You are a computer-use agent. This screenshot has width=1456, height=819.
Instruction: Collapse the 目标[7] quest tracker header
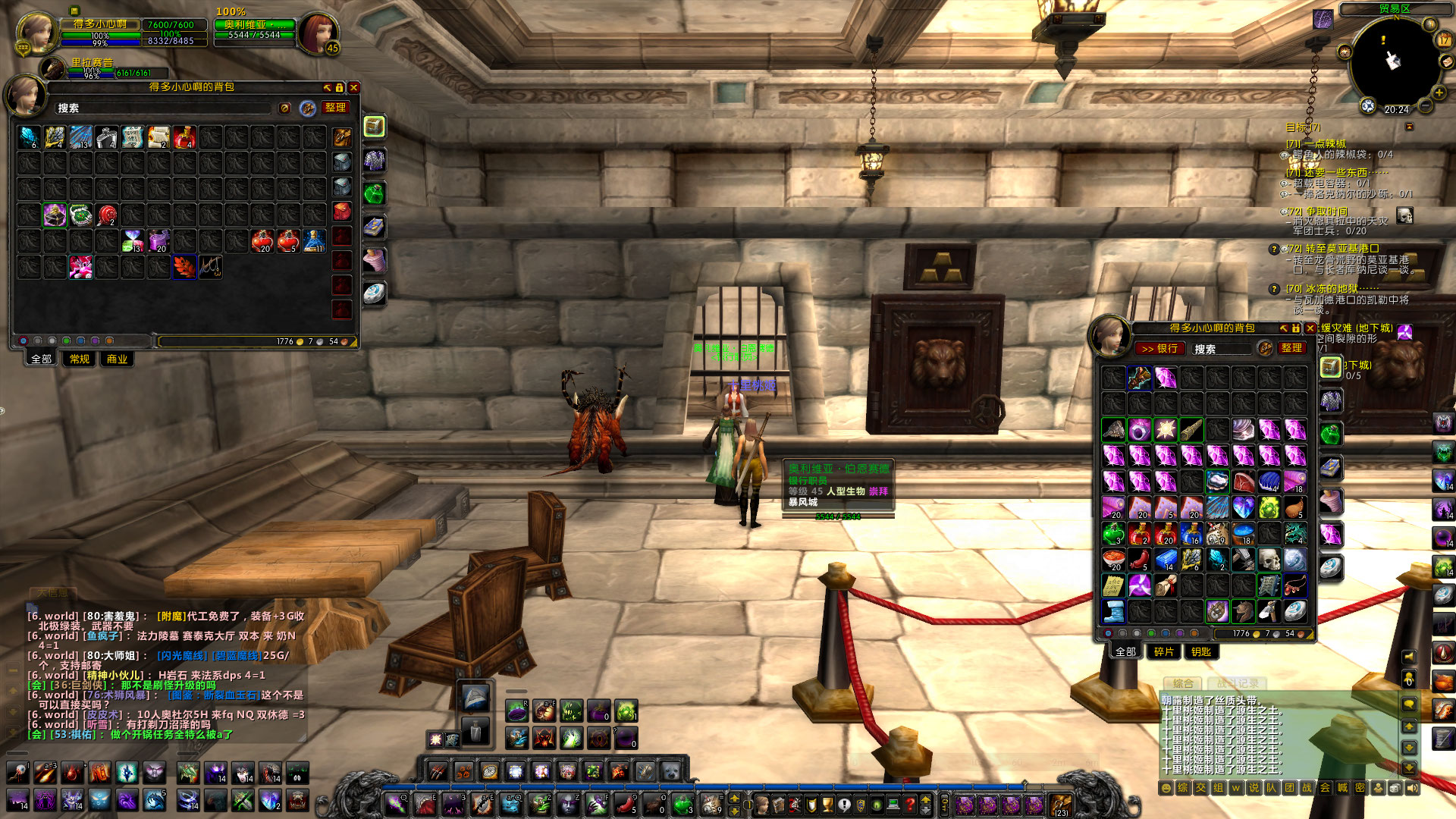click(x=1409, y=127)
